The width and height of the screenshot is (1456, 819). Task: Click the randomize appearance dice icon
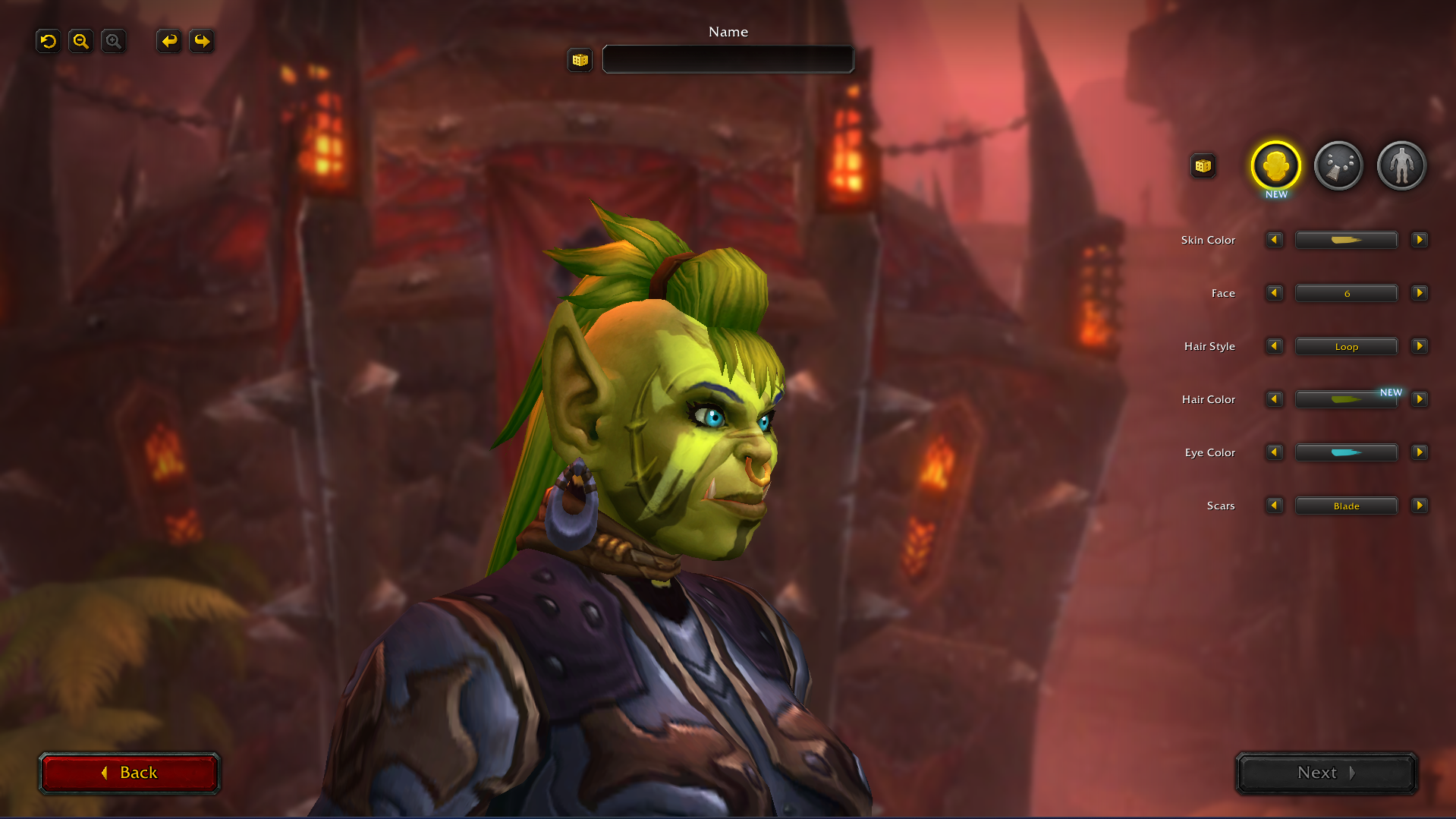(1203, 165)
